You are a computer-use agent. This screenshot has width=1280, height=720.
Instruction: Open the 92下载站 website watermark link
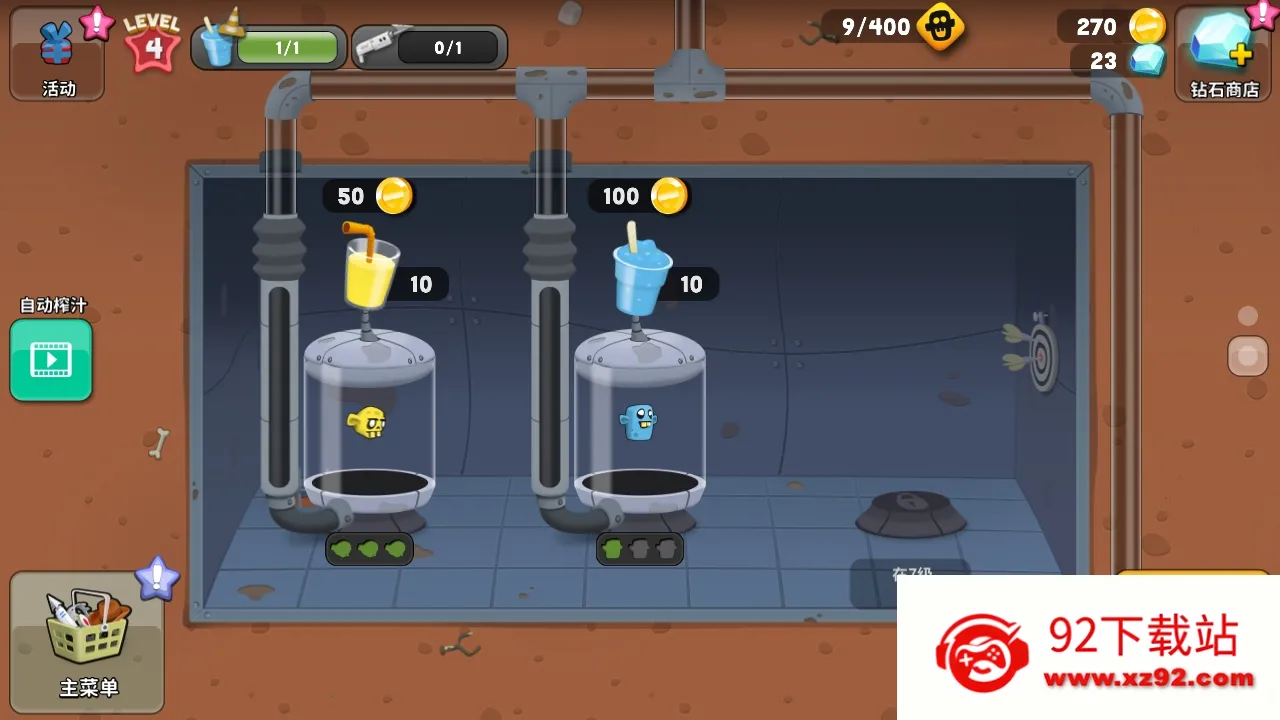coord(1090,648)
